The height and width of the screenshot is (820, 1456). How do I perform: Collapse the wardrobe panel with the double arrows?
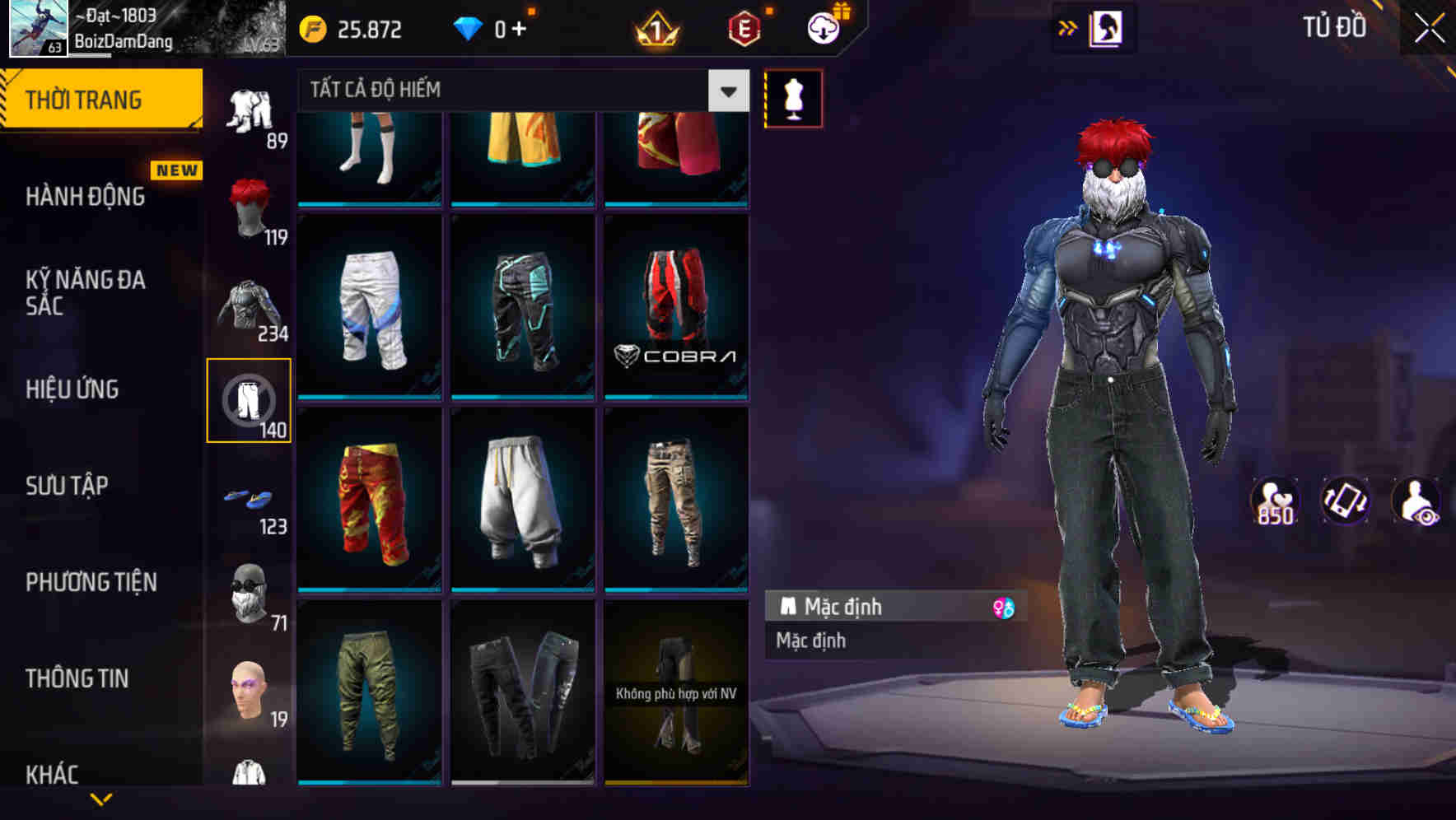point(1068,27)
